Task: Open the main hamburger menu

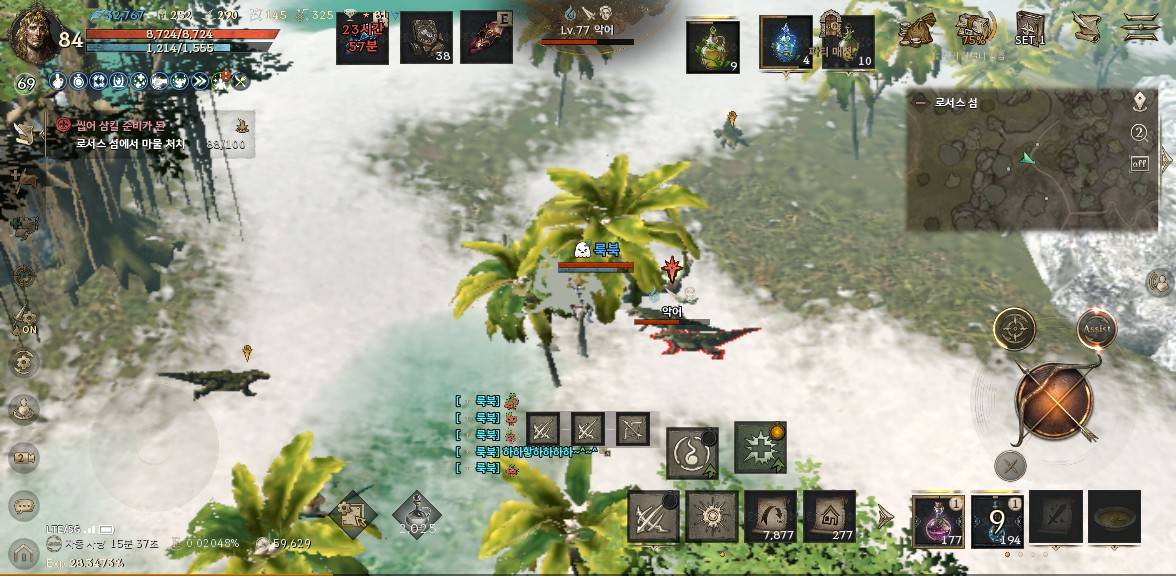Action: point(1141,26)
